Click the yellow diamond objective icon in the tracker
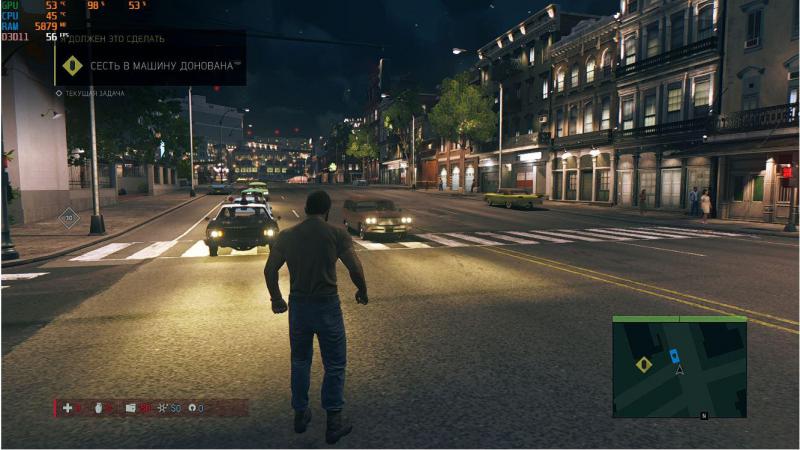The width and height of the screenshot is (800, 450). (x=72, y=66)
